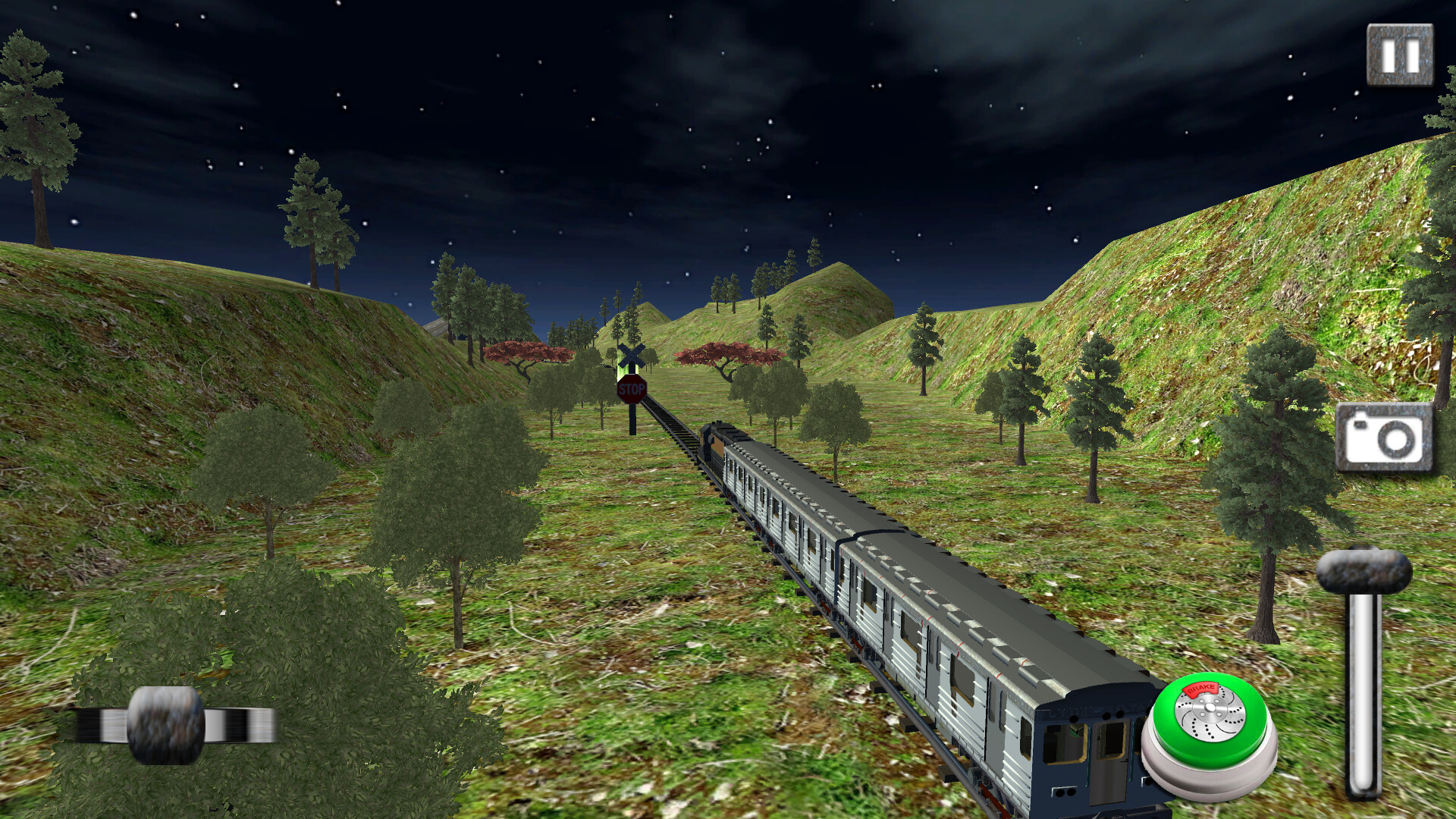This screenshot has width=1456, height=819.
Task: Click the railroad crossing X sign
Action: 632,355
